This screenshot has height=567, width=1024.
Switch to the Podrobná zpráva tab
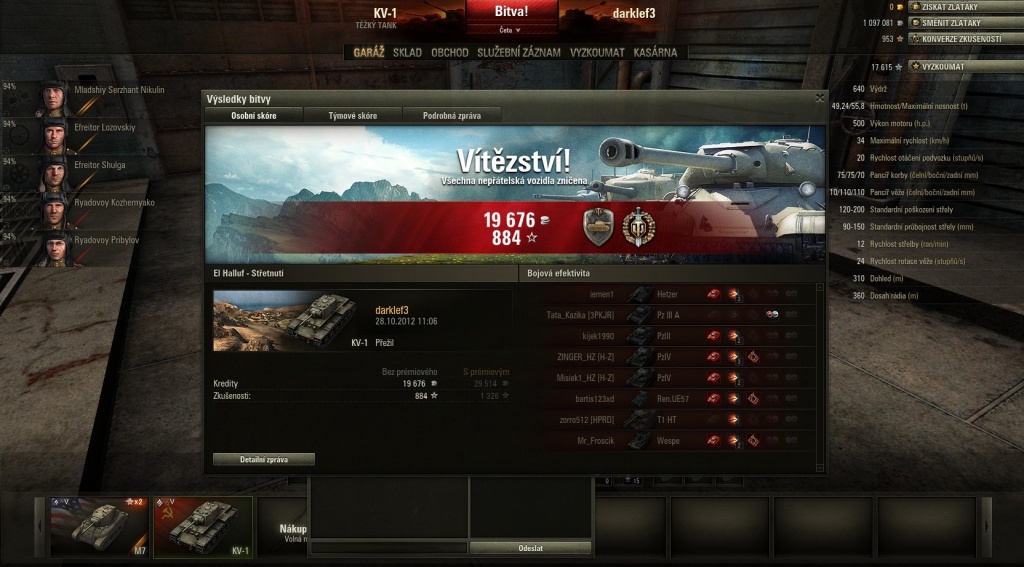(x=451, y=116)
